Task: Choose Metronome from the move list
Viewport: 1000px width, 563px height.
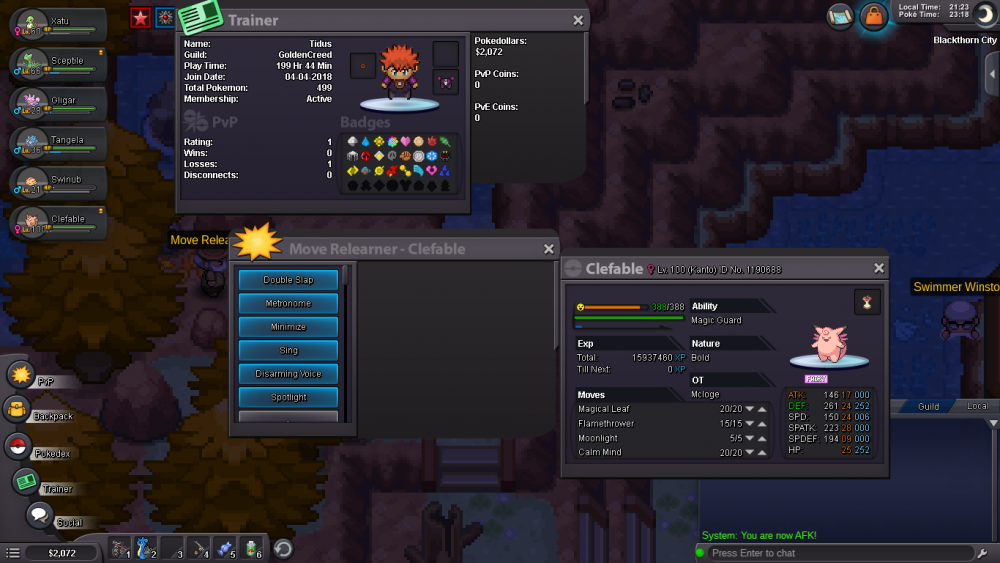Action: [x=288, y=303]
